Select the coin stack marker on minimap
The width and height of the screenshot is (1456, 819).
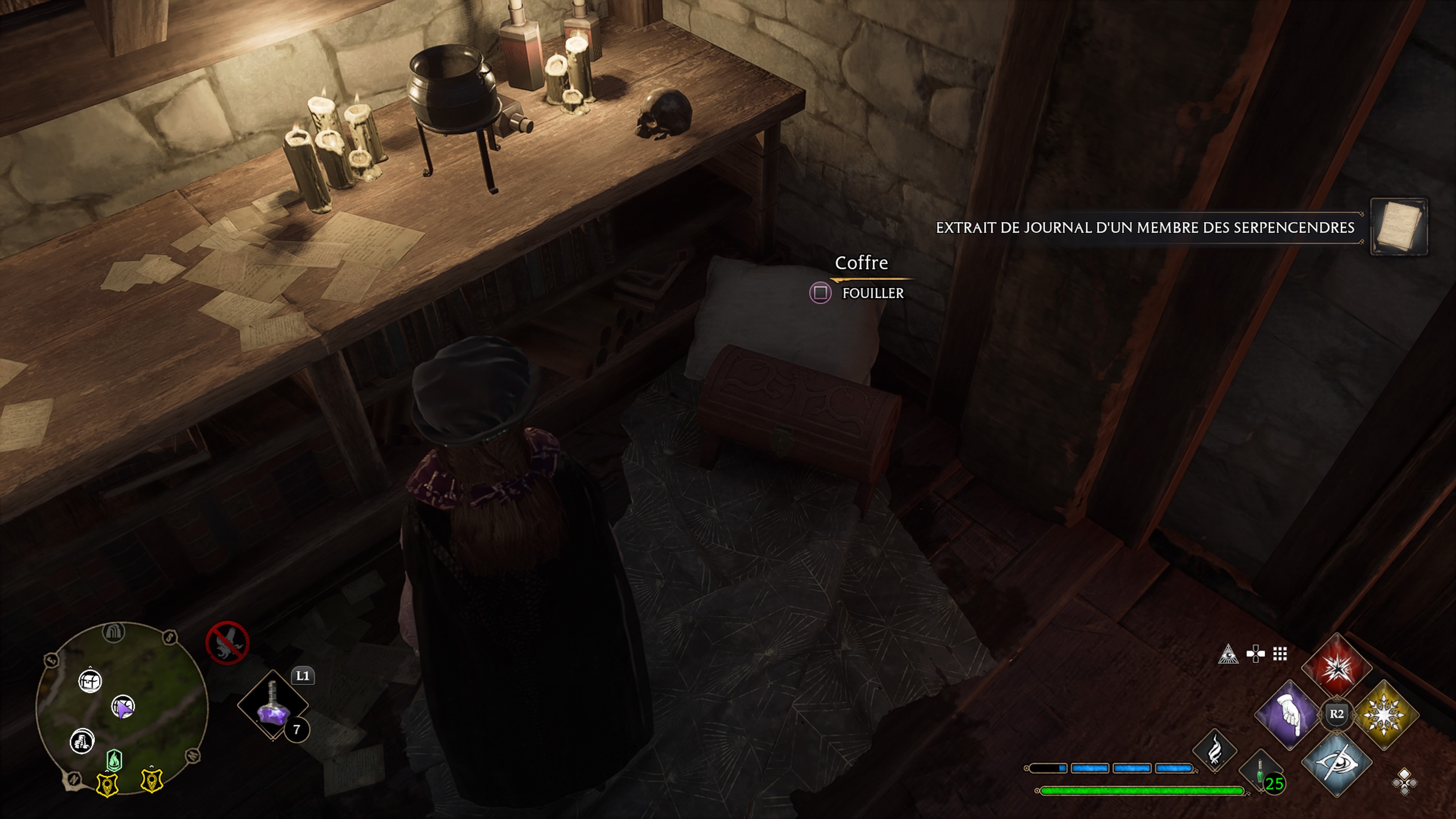pos(82,741)
